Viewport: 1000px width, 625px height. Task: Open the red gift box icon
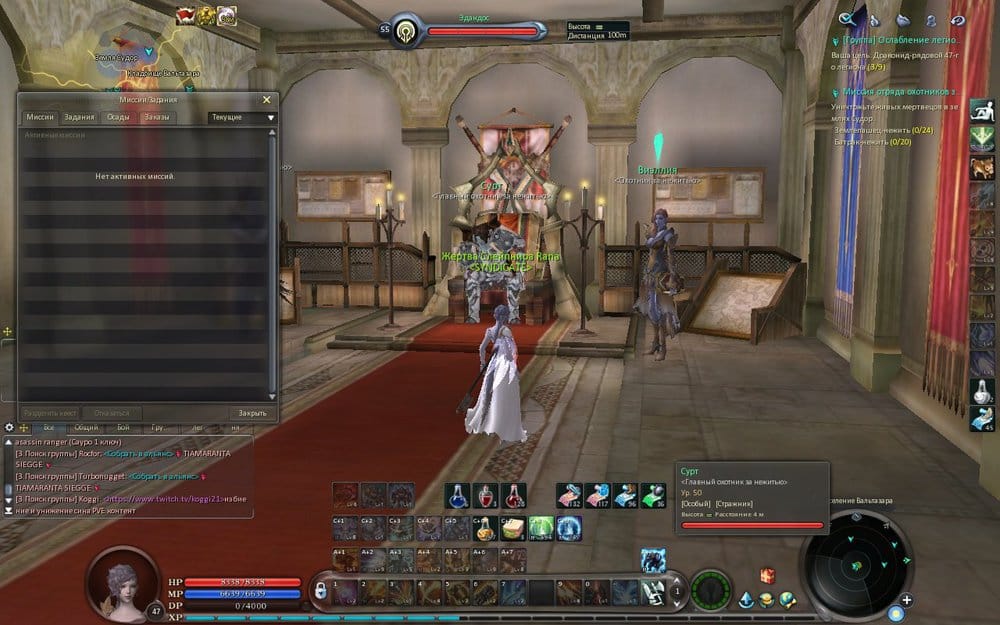click(x=767, y=575)
